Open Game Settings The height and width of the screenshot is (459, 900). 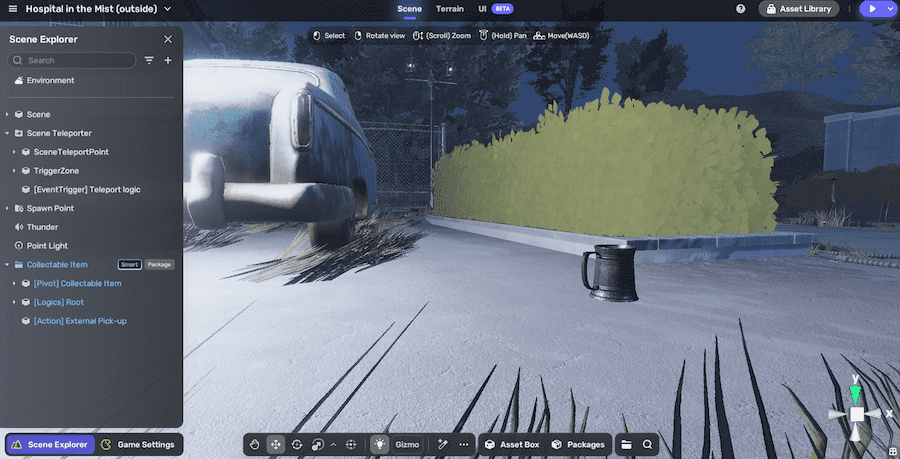pyautogui.click(x=138, y=445)
